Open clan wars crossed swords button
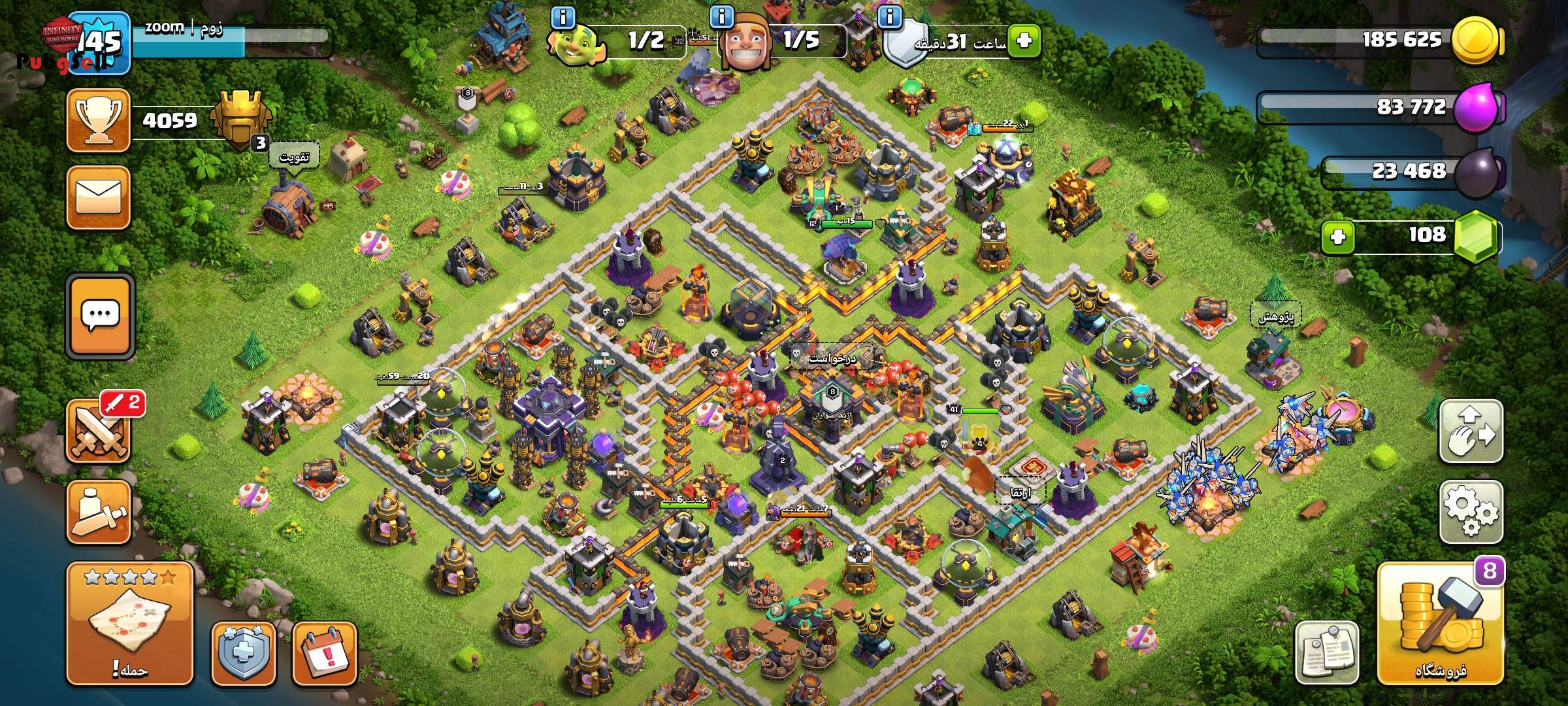This screenshot has height=706, width=1568. (99, 431)
